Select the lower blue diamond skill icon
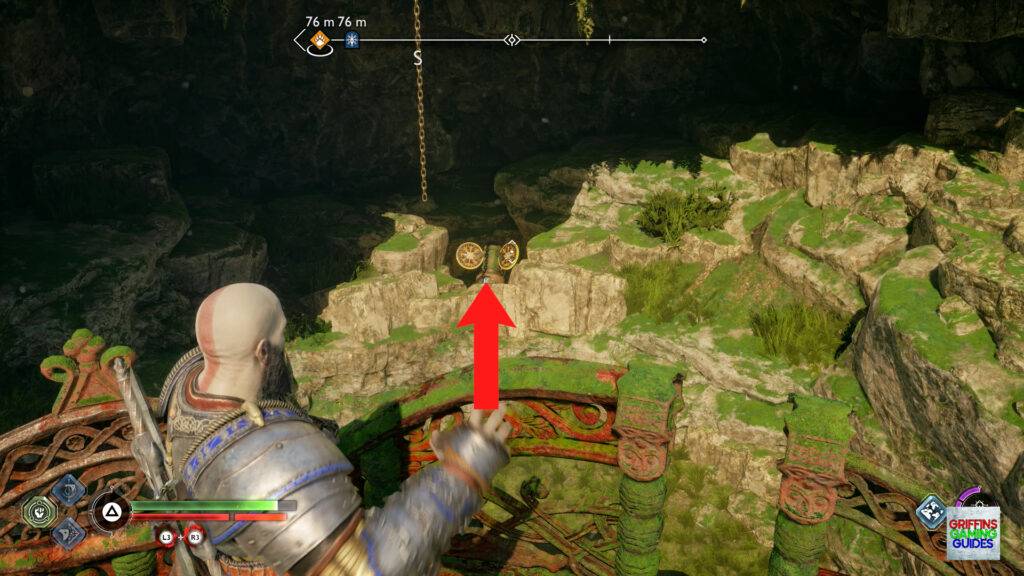This screenshot has width=1024, height=576. tap(67, 533)
